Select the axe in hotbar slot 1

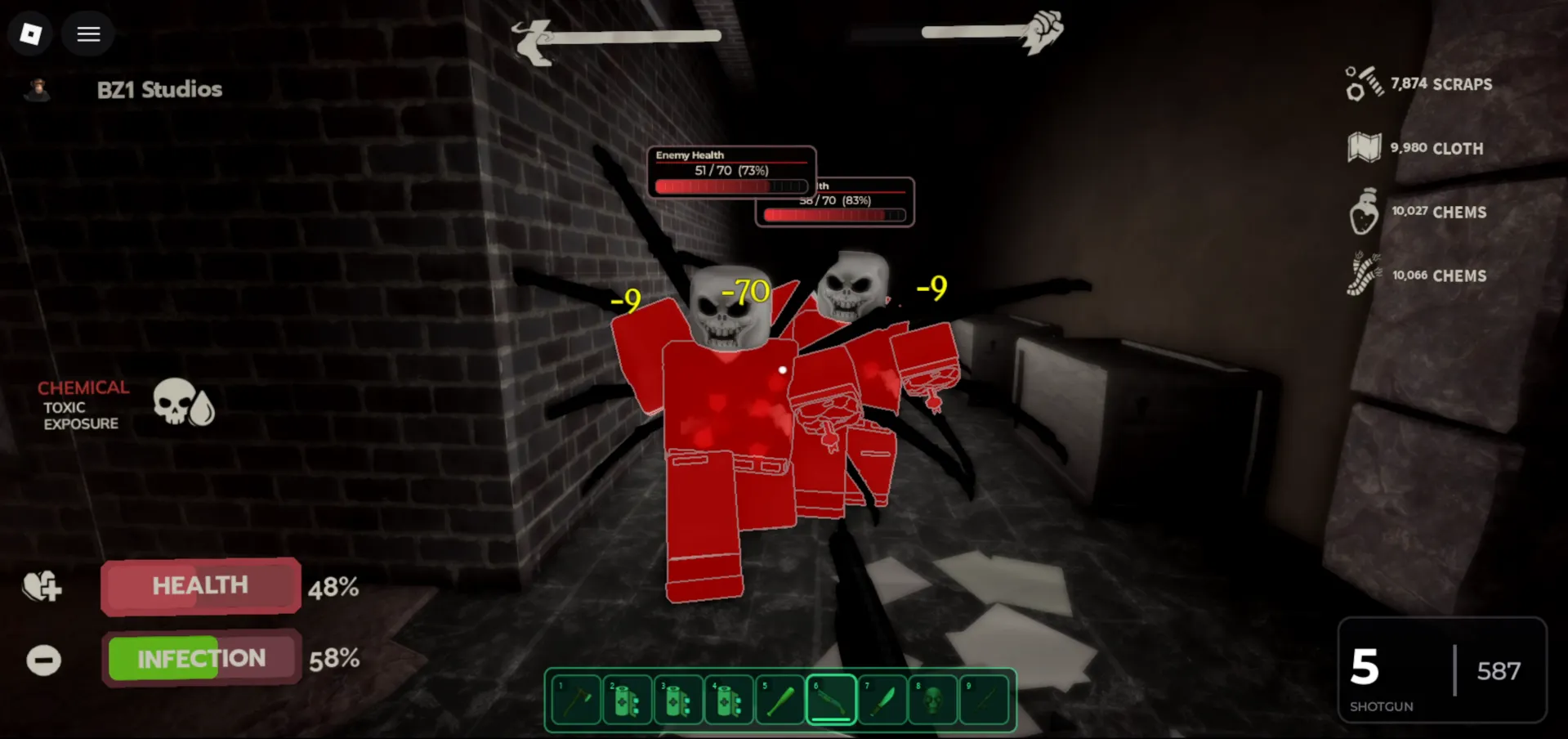click(574, 700)
